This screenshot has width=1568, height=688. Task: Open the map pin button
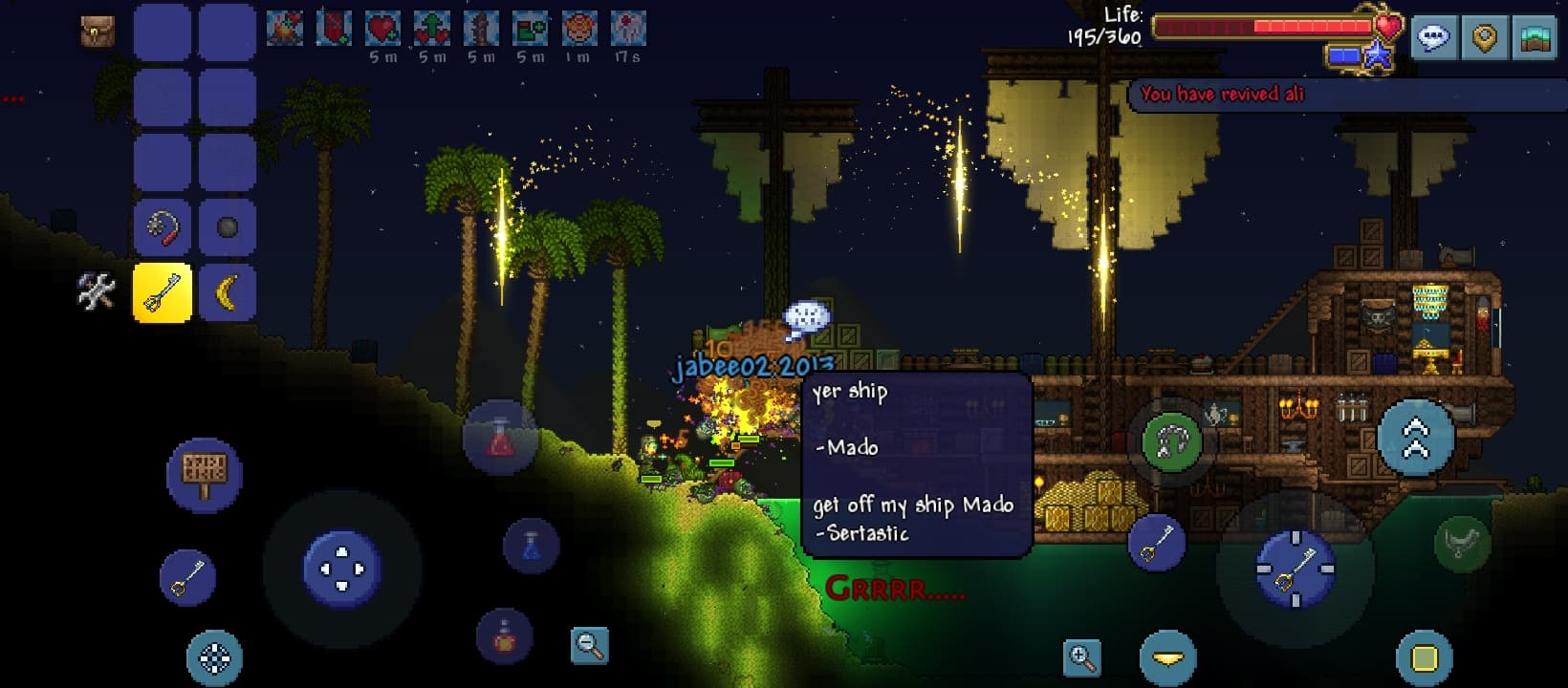pyautogui.click(x=1484, y=38)
